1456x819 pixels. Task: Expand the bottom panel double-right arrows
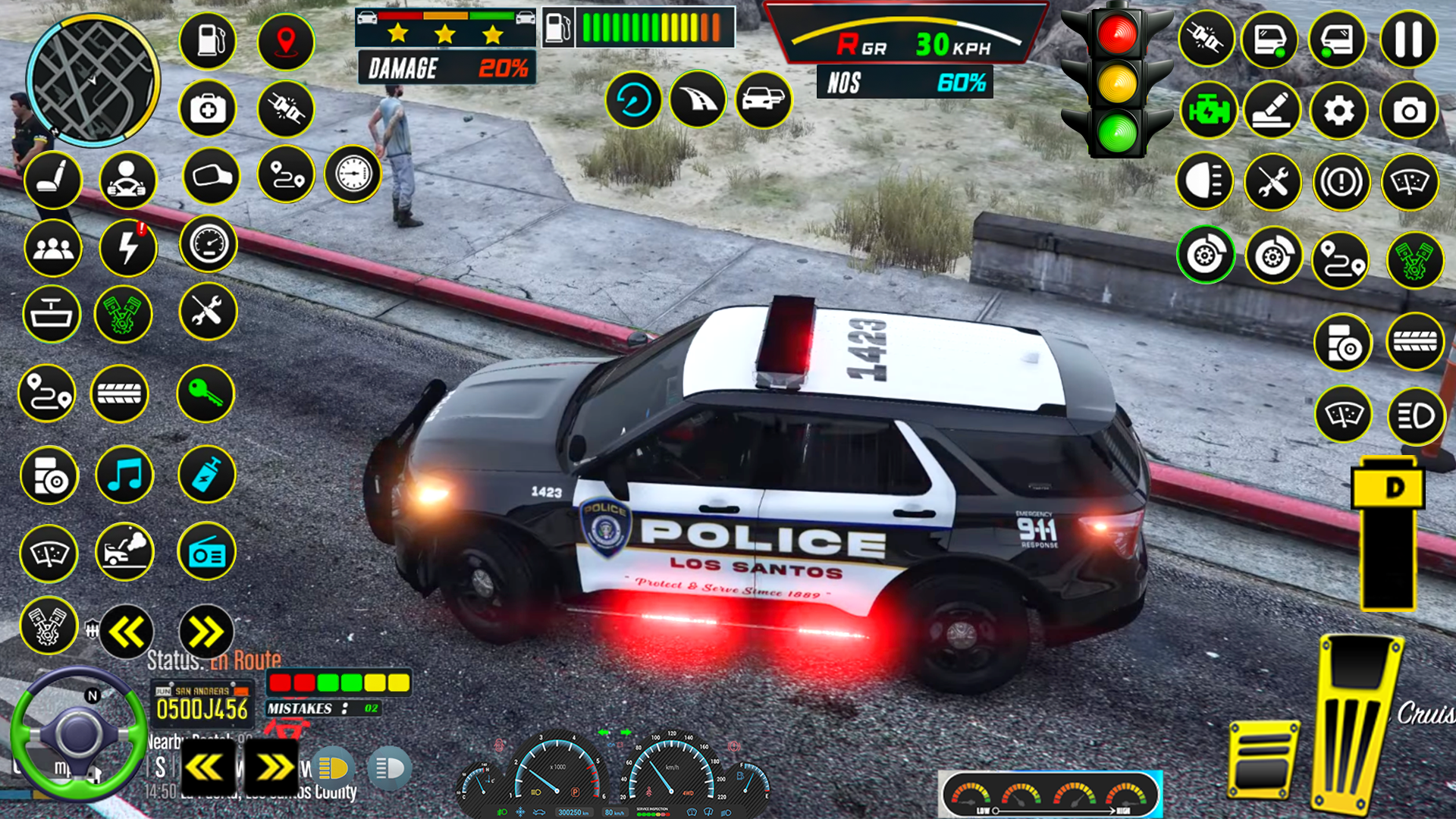click(271, 767)
